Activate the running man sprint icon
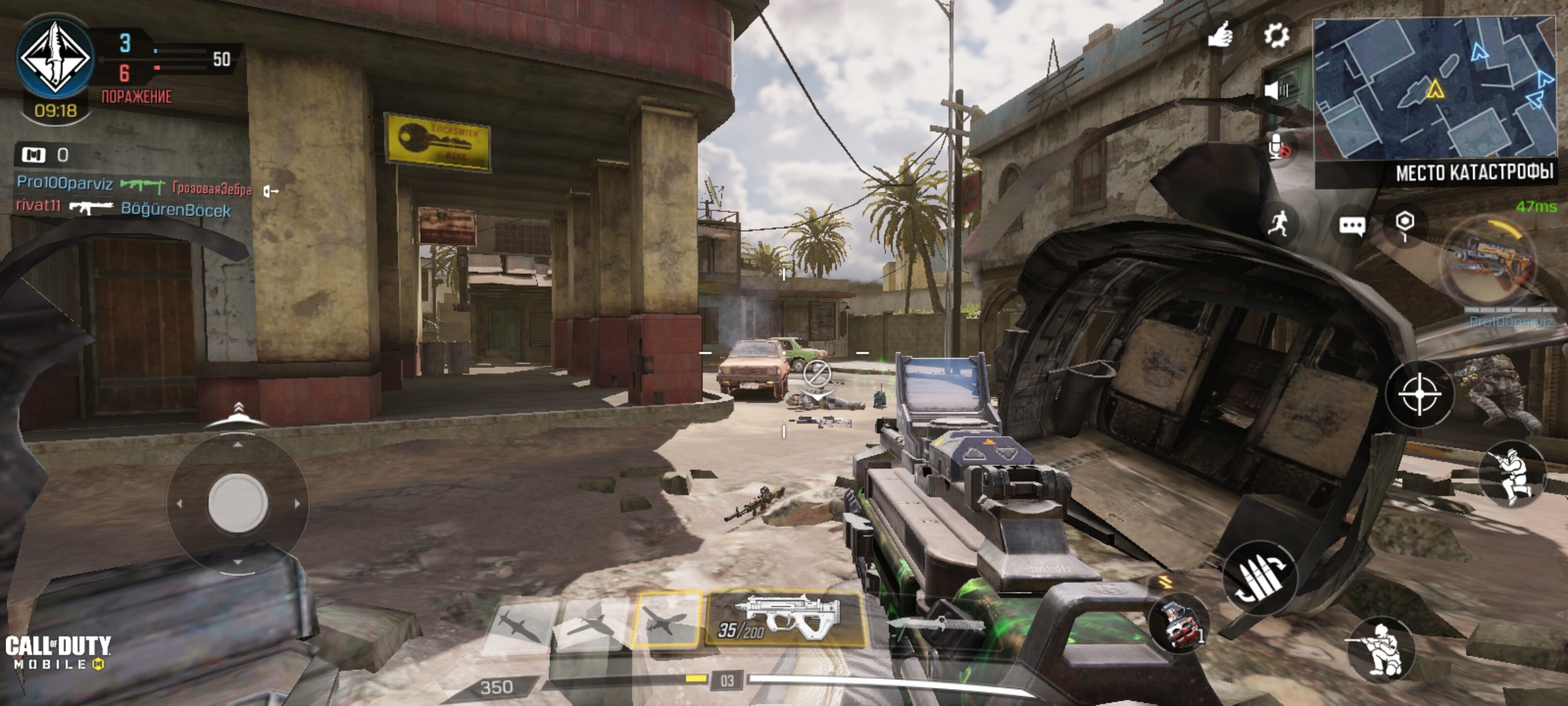1568x706 pixels. click(1278, 224)
